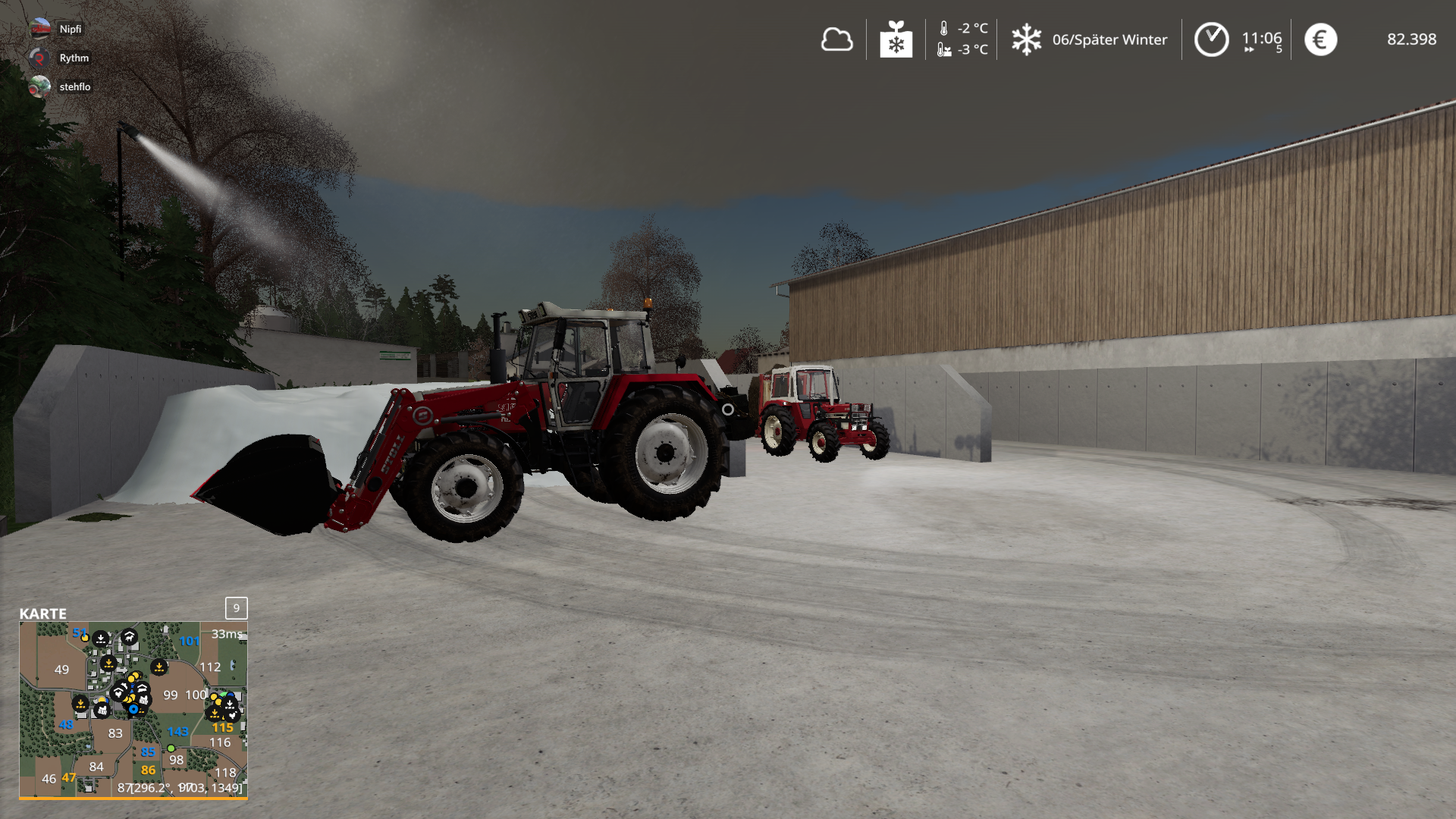Open finances via the euro icon
Screen dimensions: 1456x819
point(1320,39)
